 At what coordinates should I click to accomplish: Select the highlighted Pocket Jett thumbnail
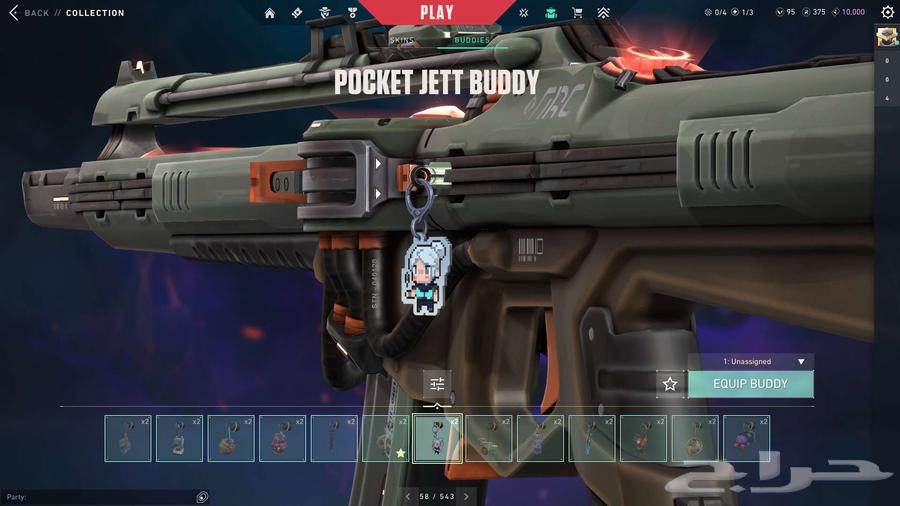[x=438, y=438]
